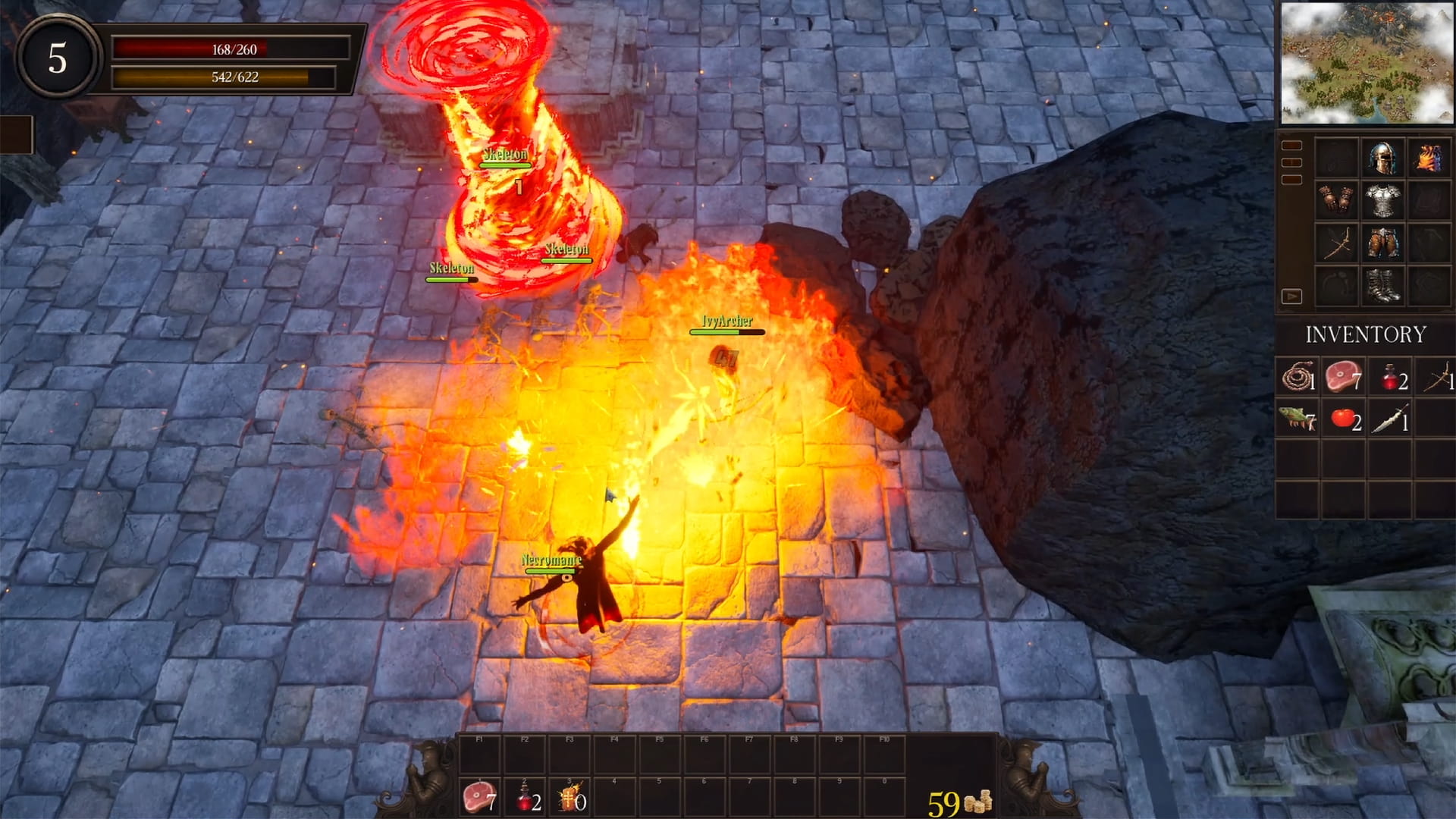Screen dimensions: 1456x819
Task: Use the raw meat on the hotbar
Action: click(x=479, y=798)
